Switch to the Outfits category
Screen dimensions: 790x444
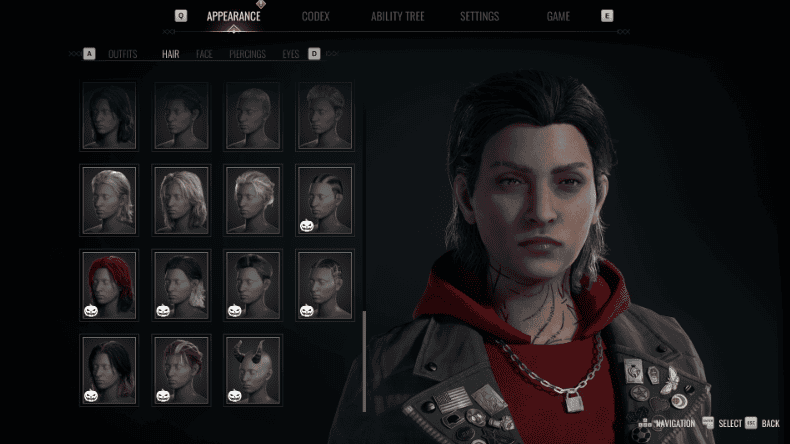[123, 54]
